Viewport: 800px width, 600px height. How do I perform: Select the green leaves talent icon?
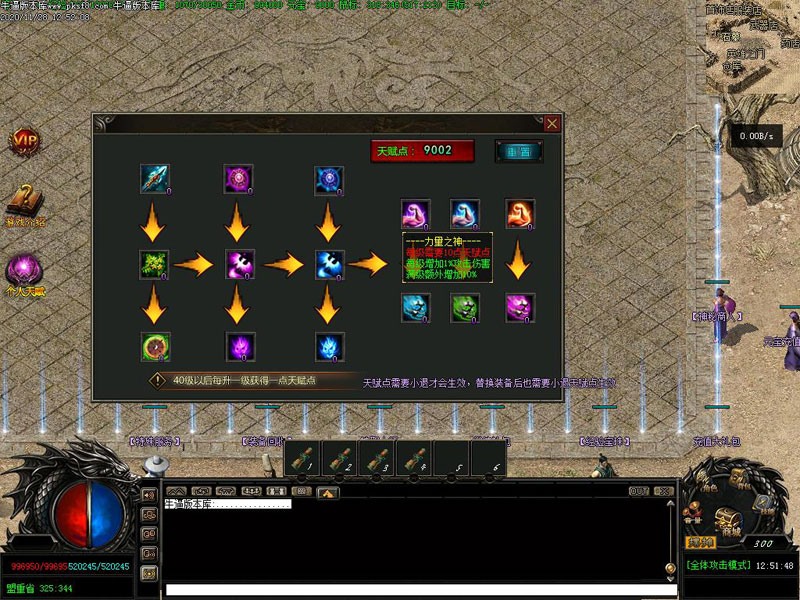click(154, 264)
